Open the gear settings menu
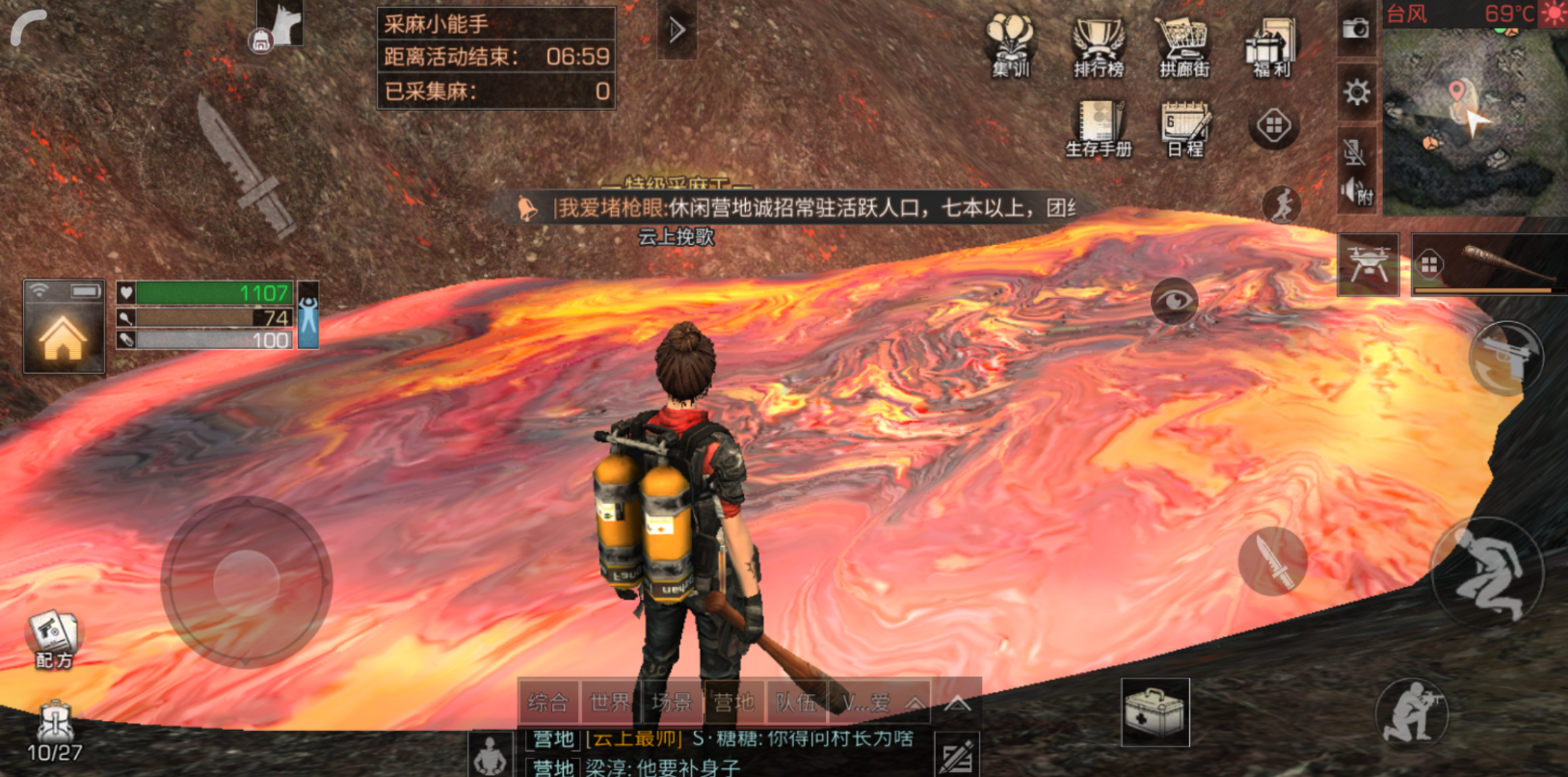The image size is (1568, 777). pos(1356,93)
